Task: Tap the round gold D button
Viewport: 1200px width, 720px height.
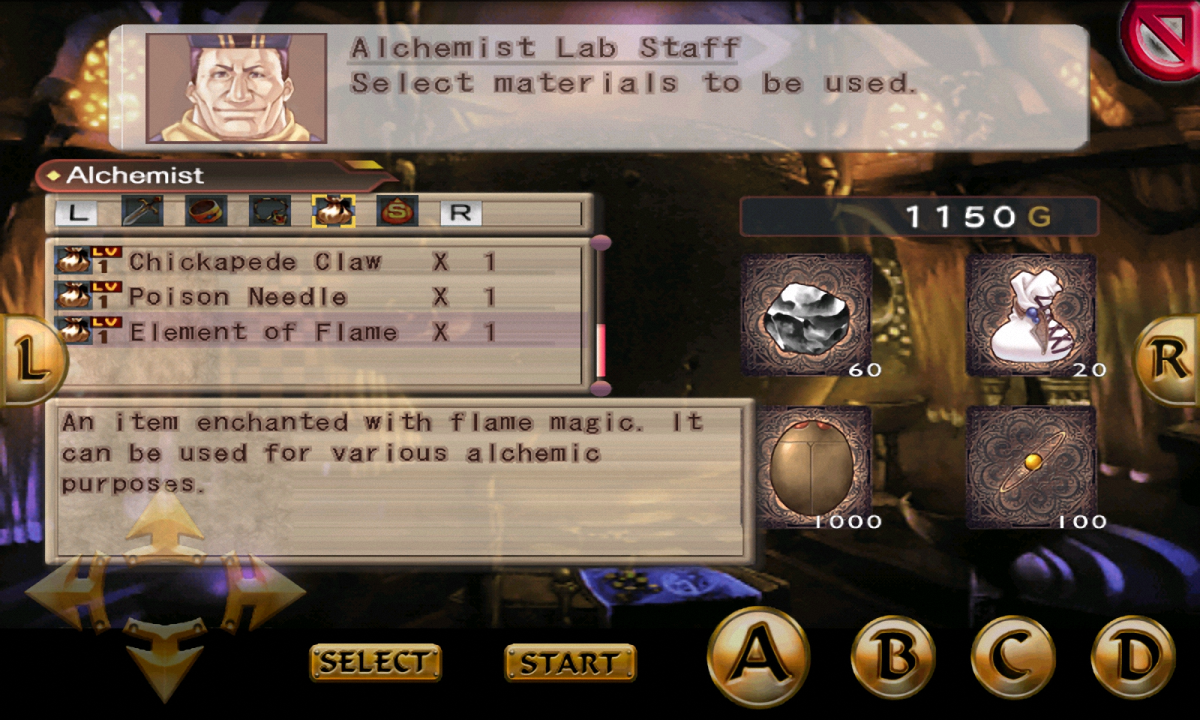Action: coord(1133,657)
